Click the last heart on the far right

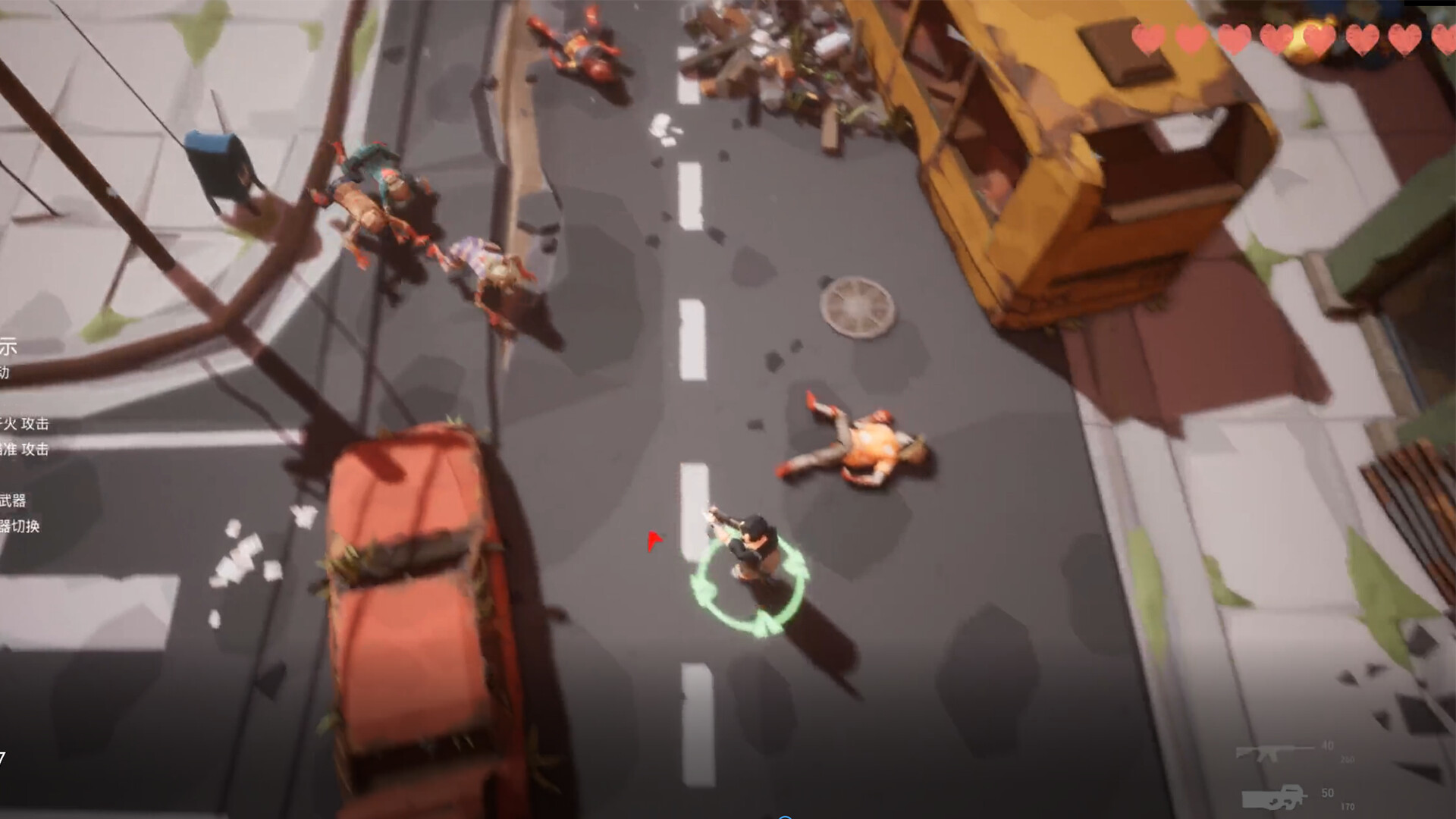[1445, 39]
